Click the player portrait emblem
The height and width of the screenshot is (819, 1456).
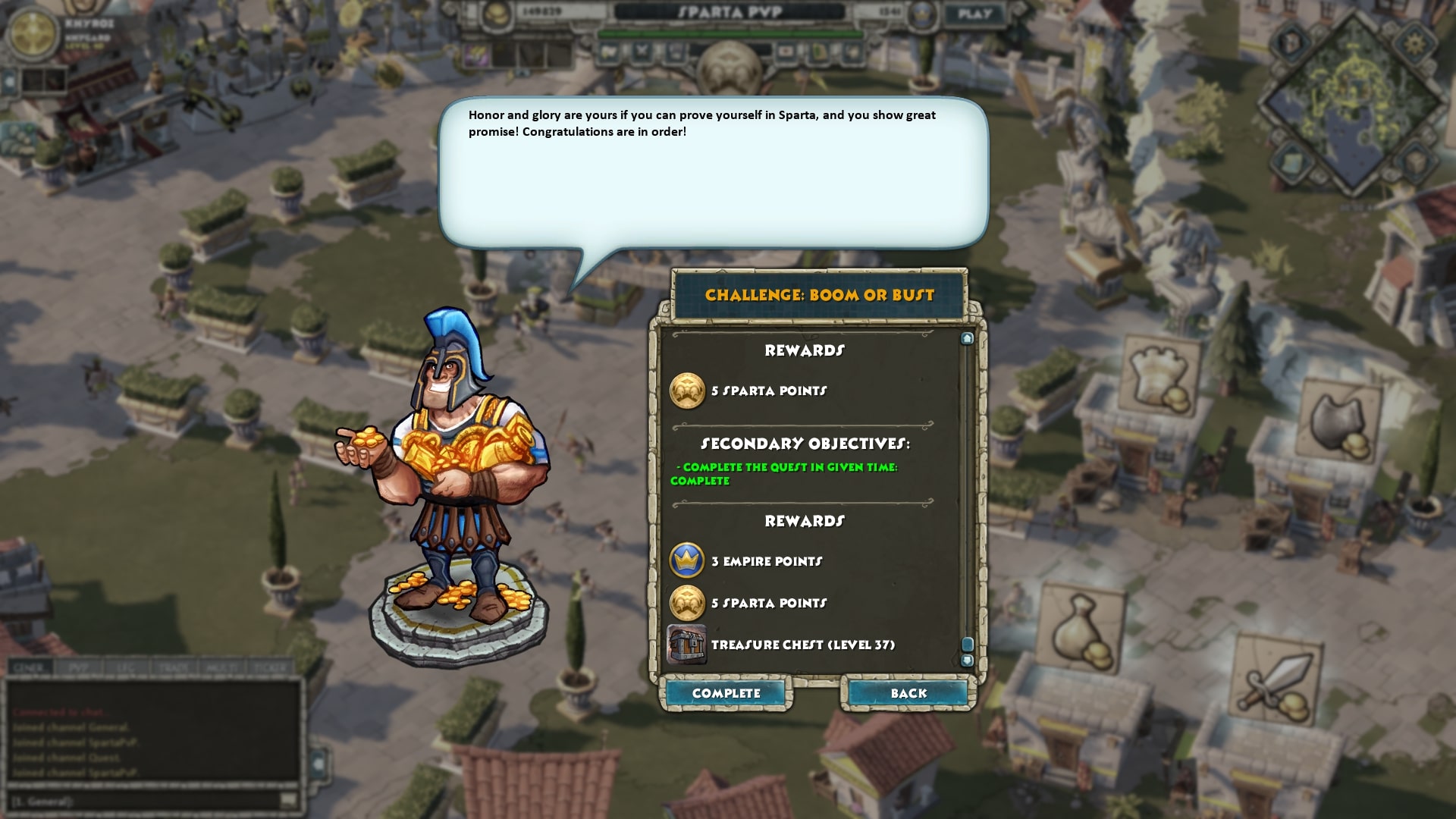(33, 33)
